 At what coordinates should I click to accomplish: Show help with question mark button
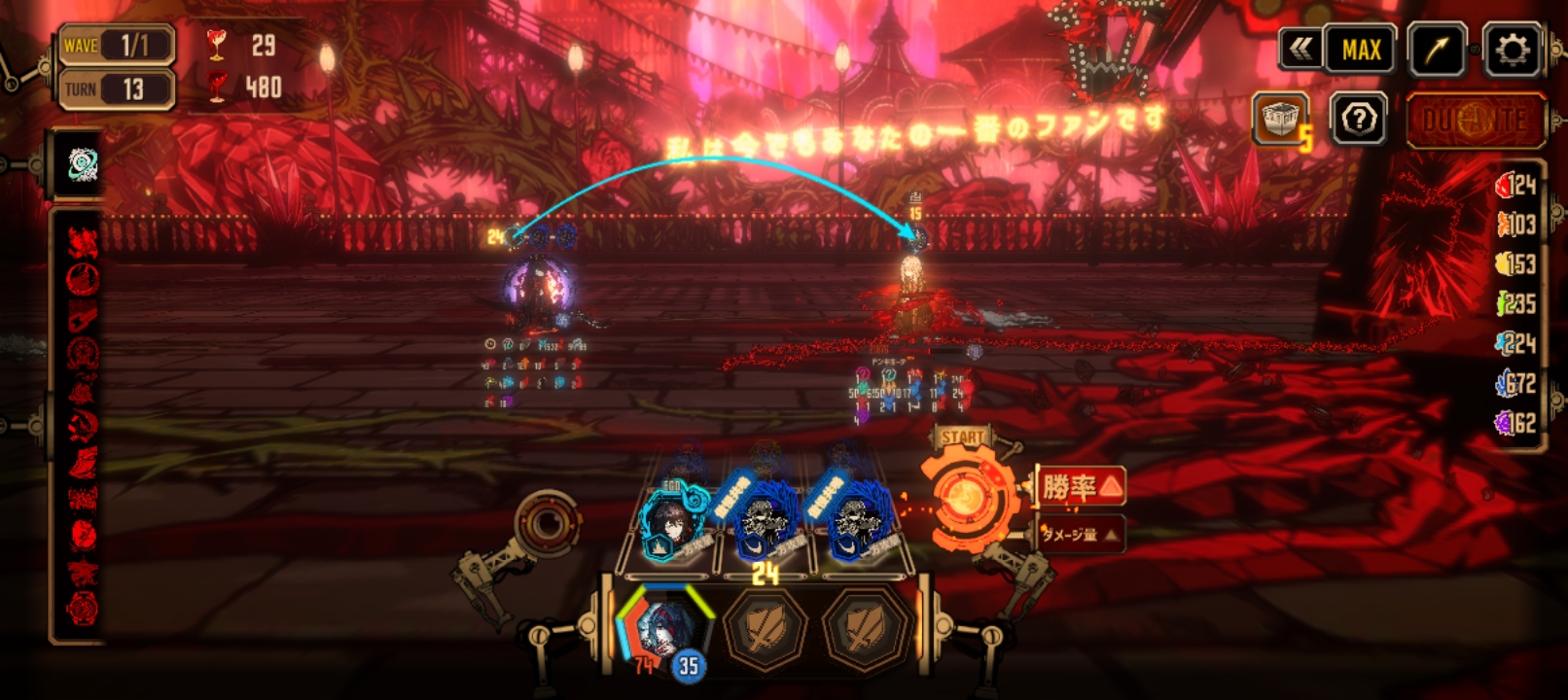[x=1358, y=120]
